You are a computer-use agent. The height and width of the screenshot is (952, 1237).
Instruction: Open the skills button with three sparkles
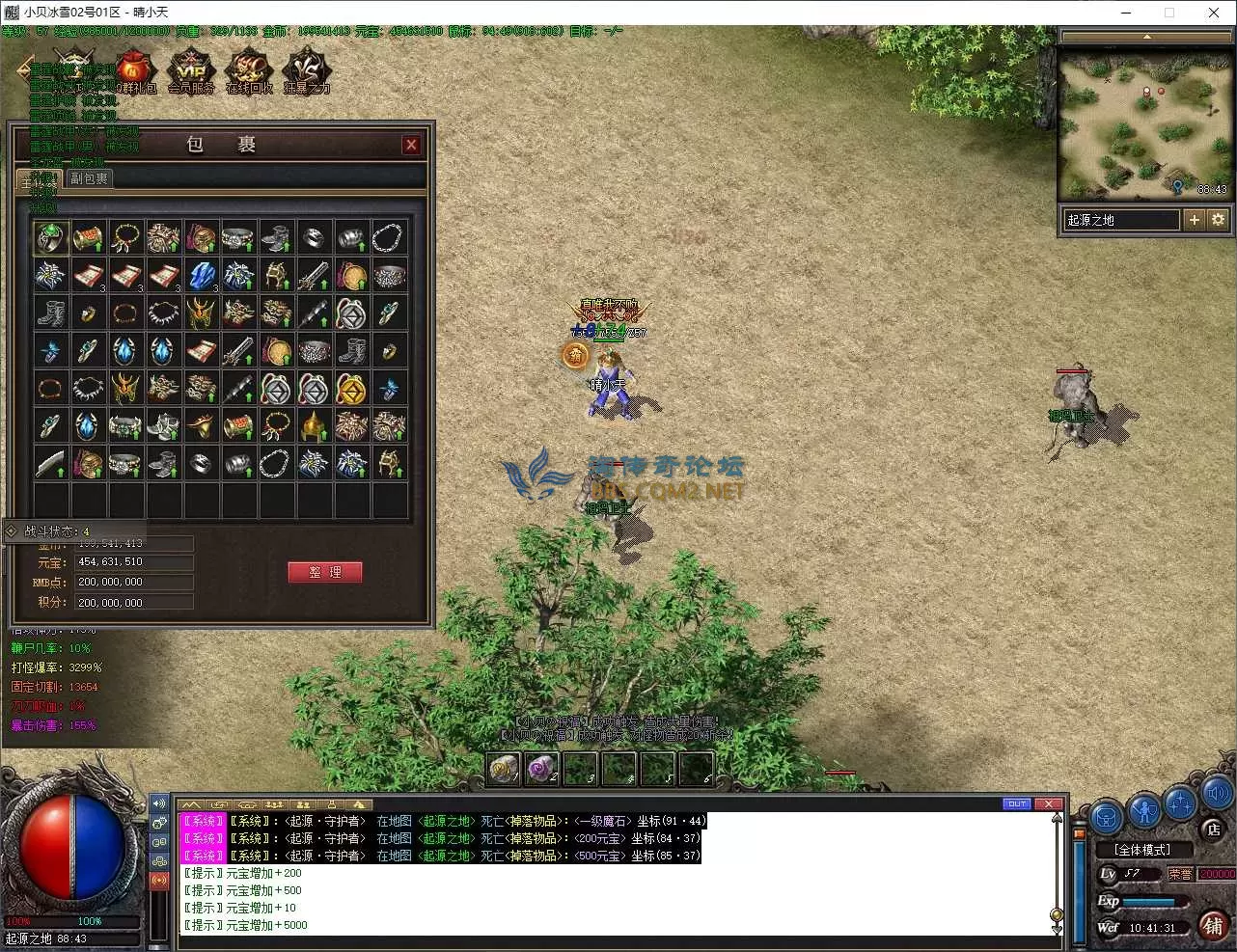click(x=1181, y=802)
